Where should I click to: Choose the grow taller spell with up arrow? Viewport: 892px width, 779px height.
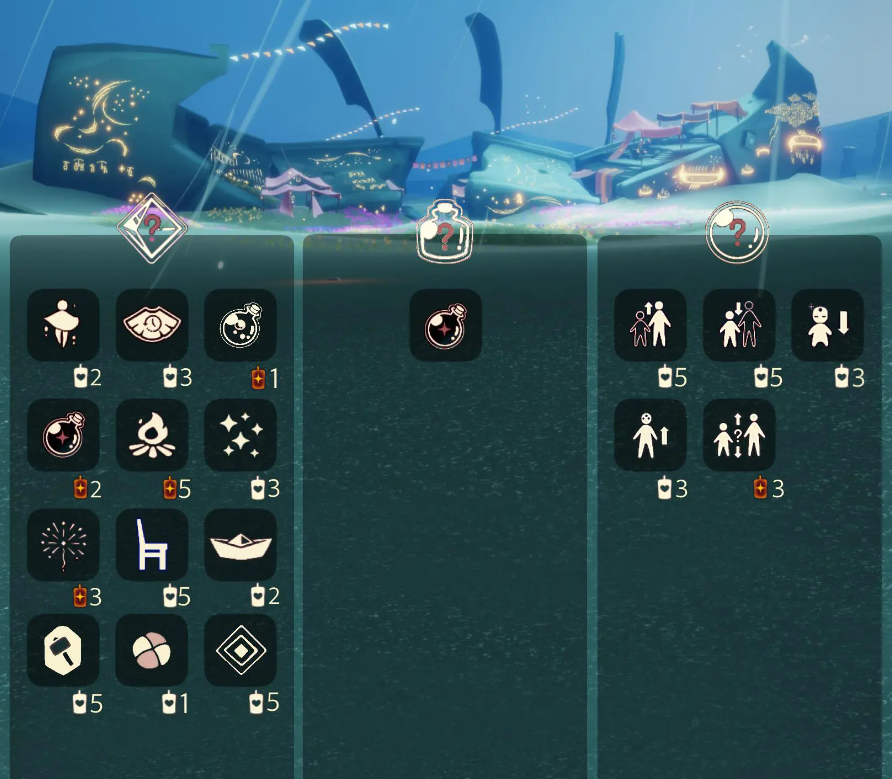click(650, 325)
